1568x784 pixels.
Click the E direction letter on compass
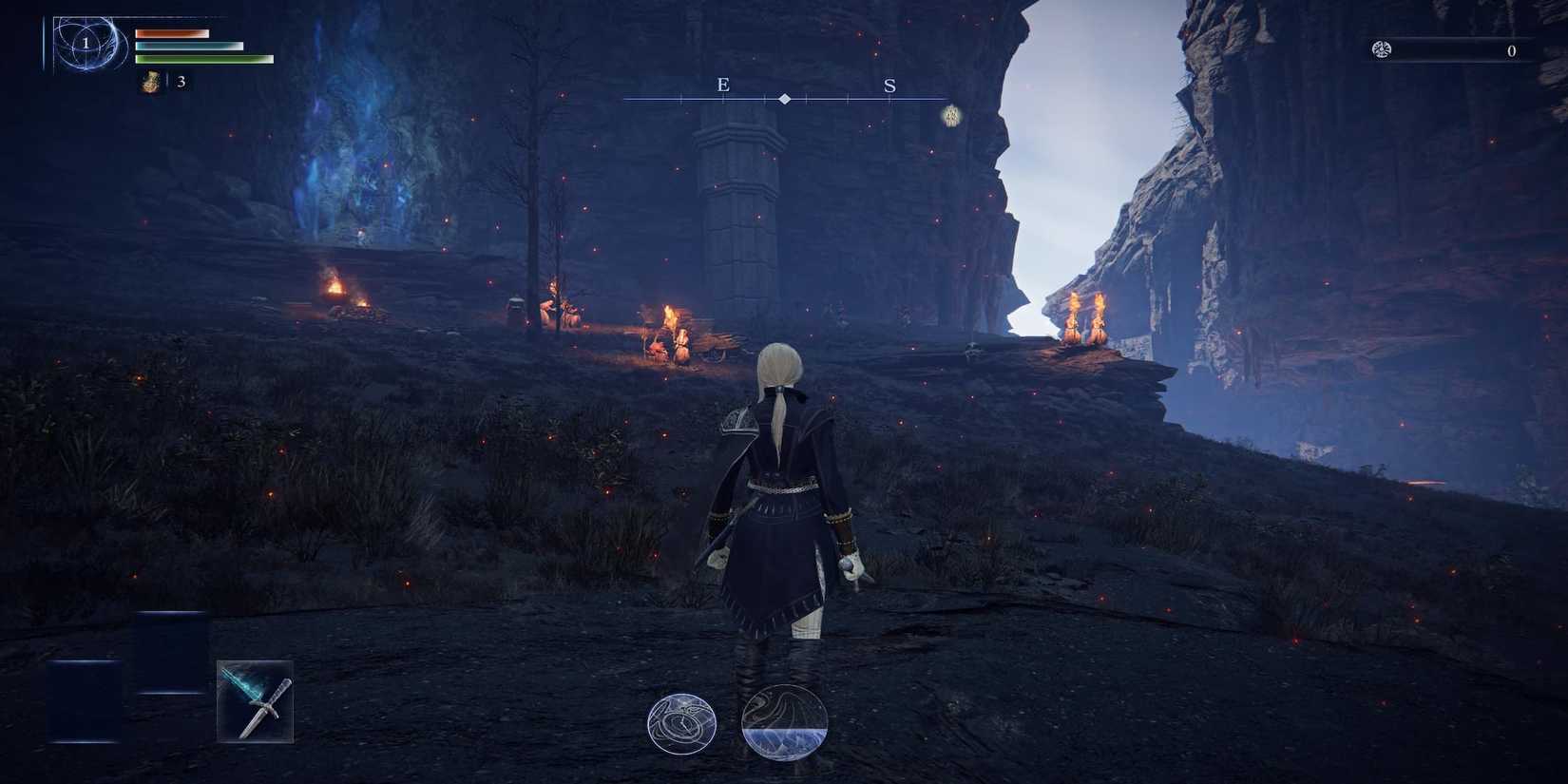[x=723, y=85]
